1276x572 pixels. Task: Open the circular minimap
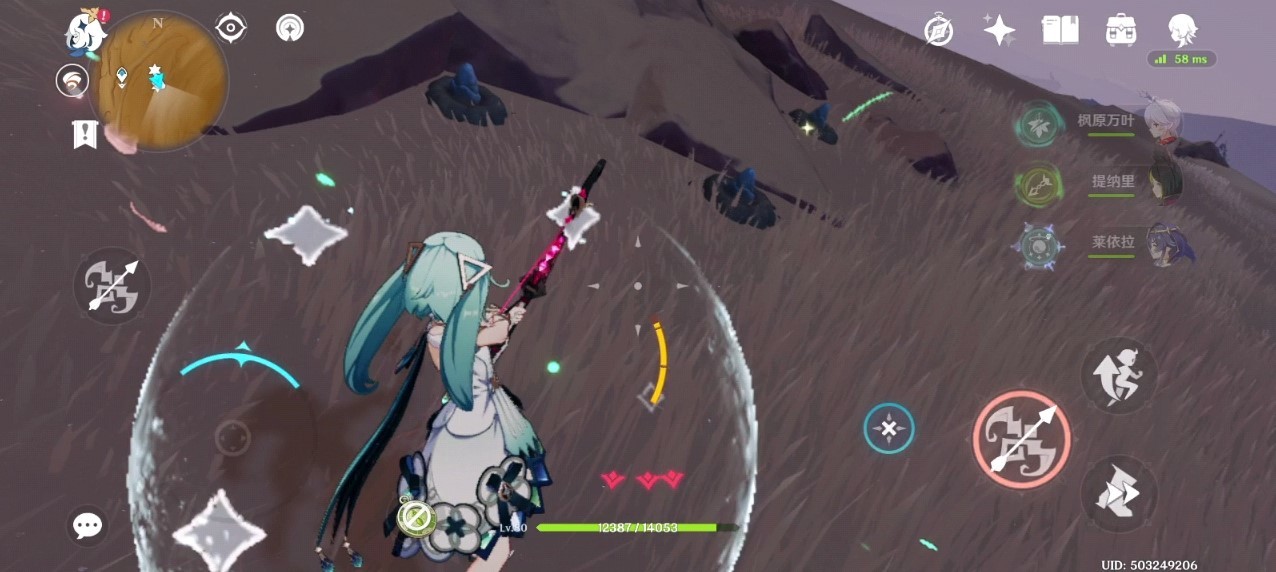(160, 81)
